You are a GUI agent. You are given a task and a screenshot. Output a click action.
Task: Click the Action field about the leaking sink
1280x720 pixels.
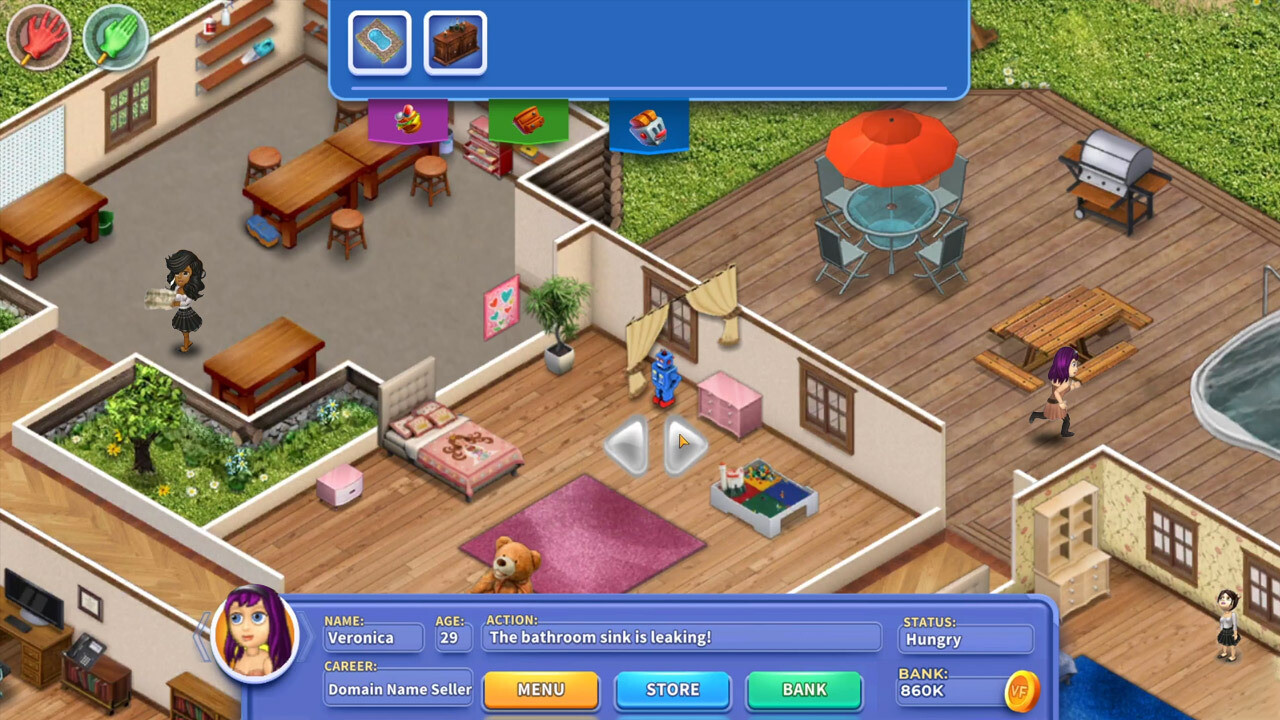(x=683, y=637)
